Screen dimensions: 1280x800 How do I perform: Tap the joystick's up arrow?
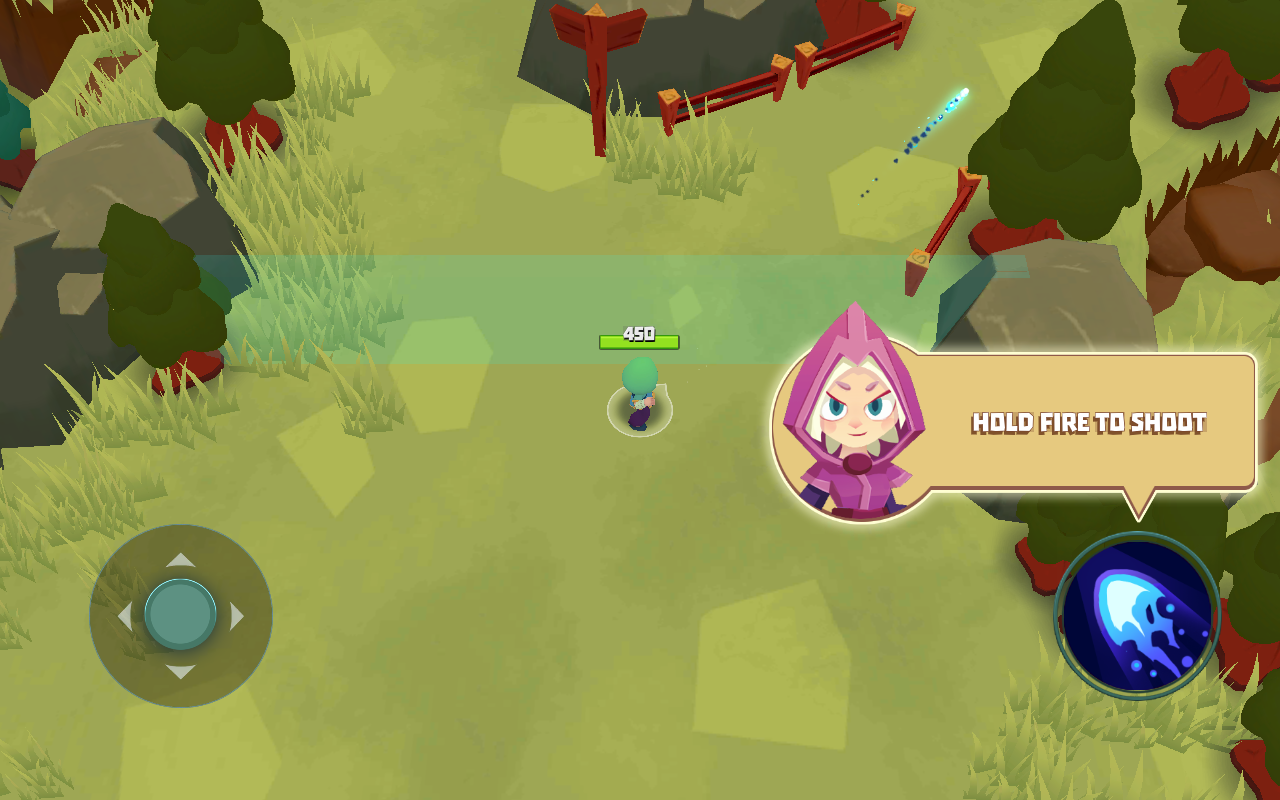click(181, 560)
